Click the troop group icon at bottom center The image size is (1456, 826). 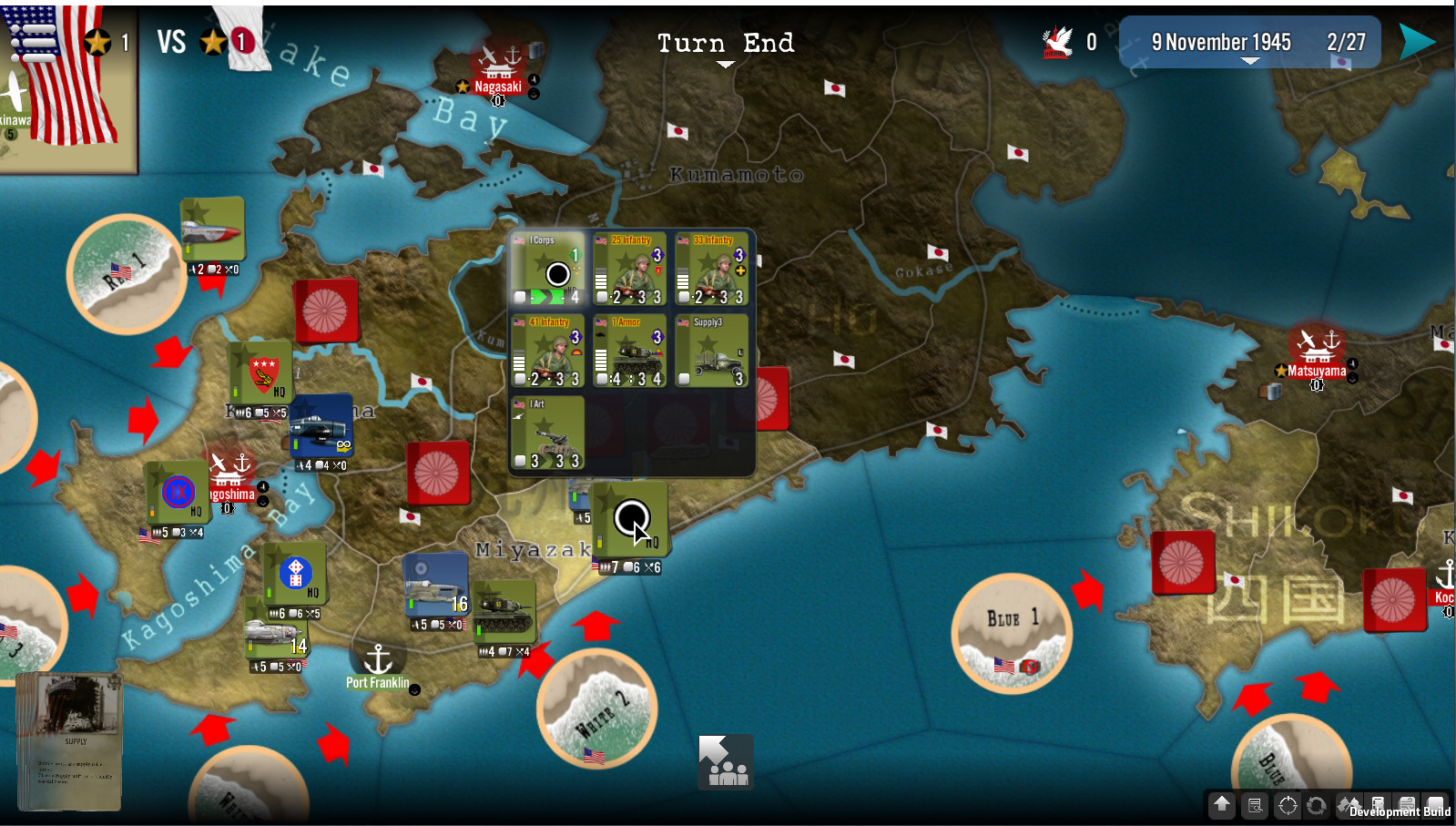(725, 763)
